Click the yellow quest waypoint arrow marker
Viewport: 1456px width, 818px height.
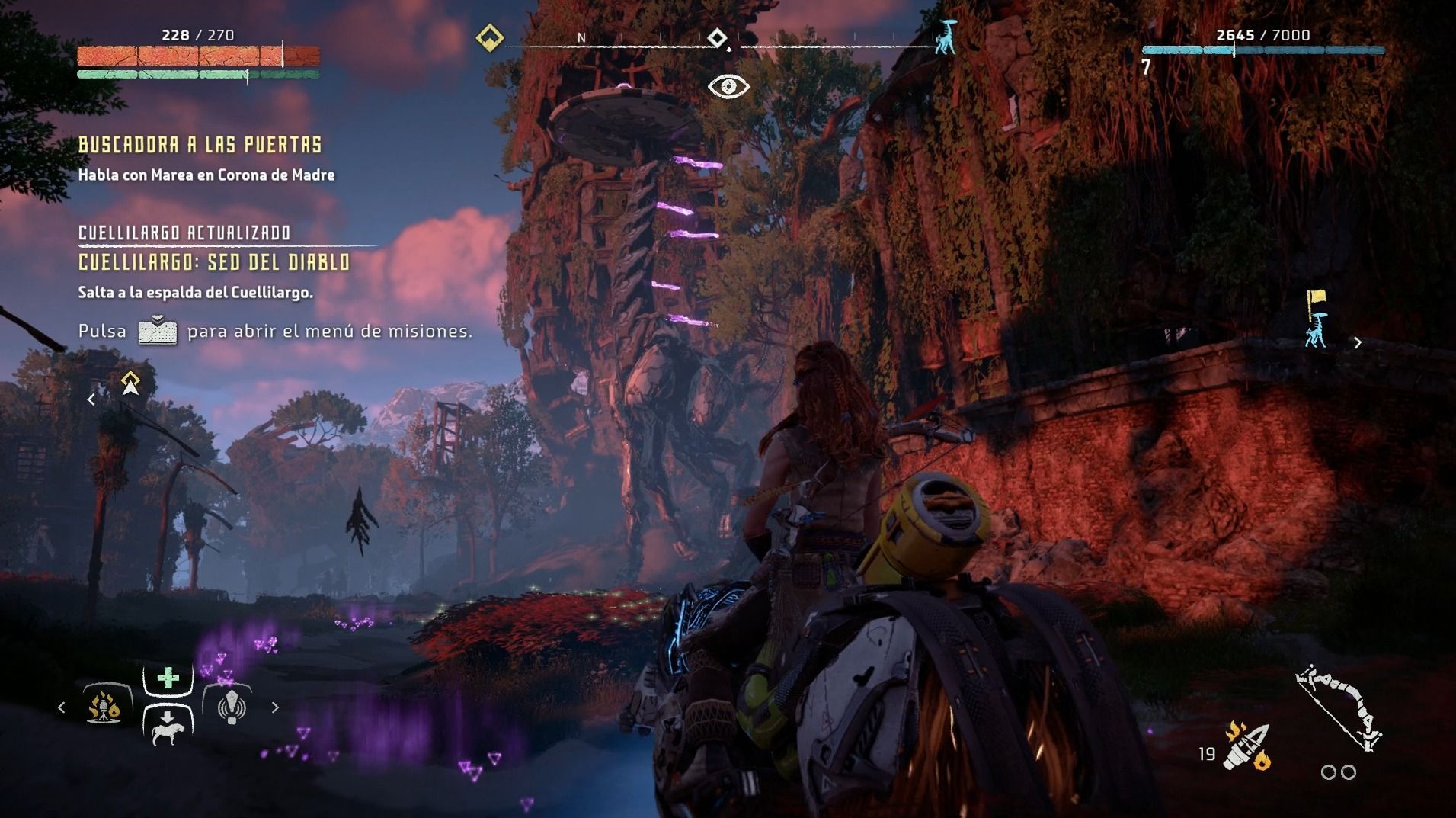click(x=130, y=383)
